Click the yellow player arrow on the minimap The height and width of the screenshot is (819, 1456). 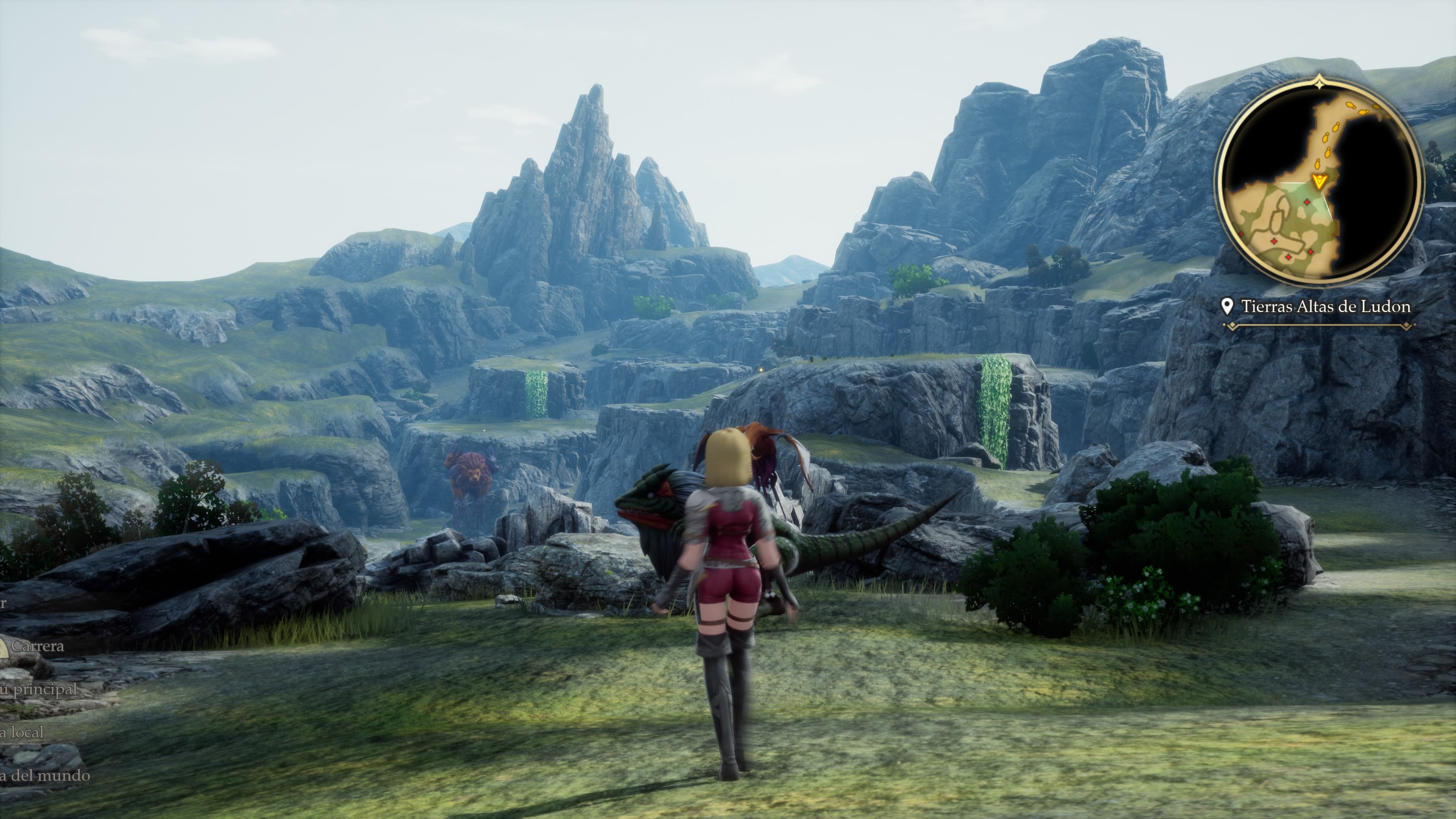tap(1319, 182)
